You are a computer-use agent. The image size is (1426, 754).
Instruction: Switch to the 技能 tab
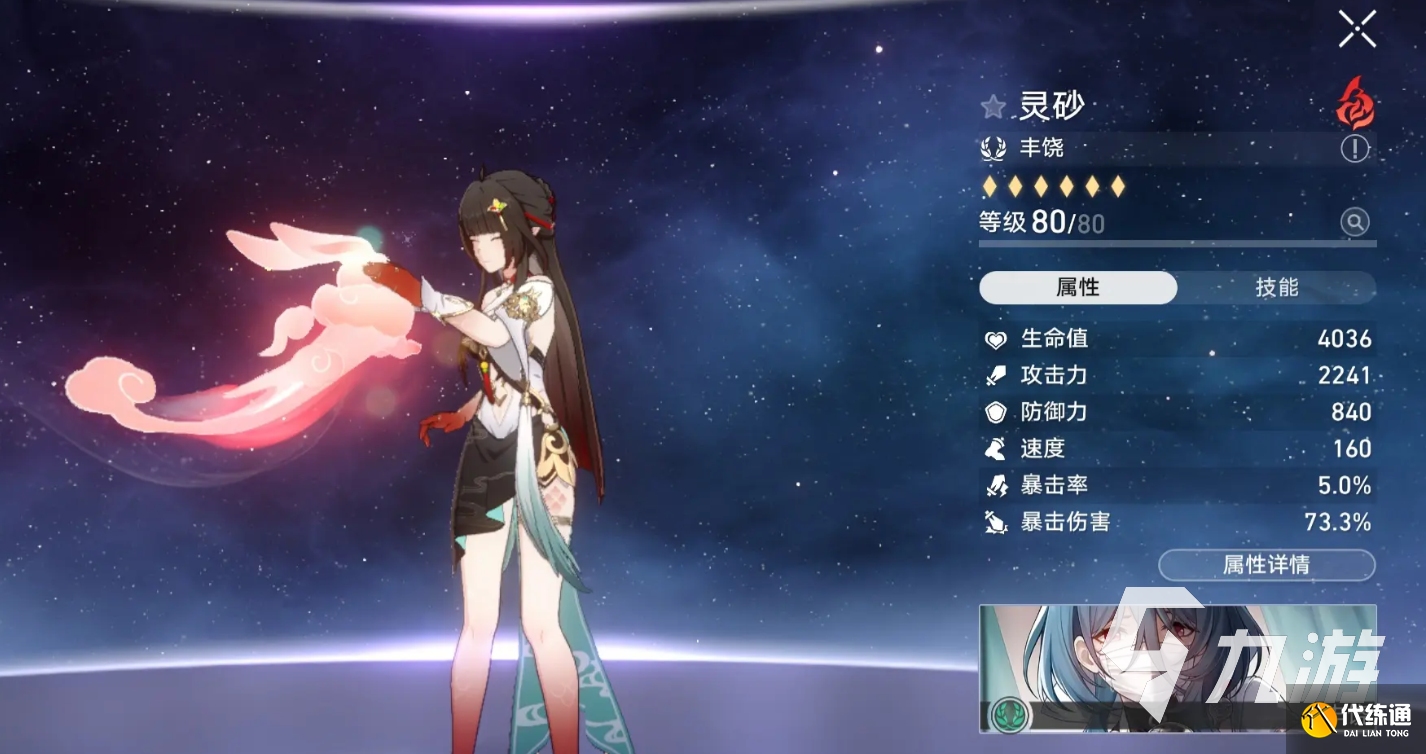pos(1276,288)
